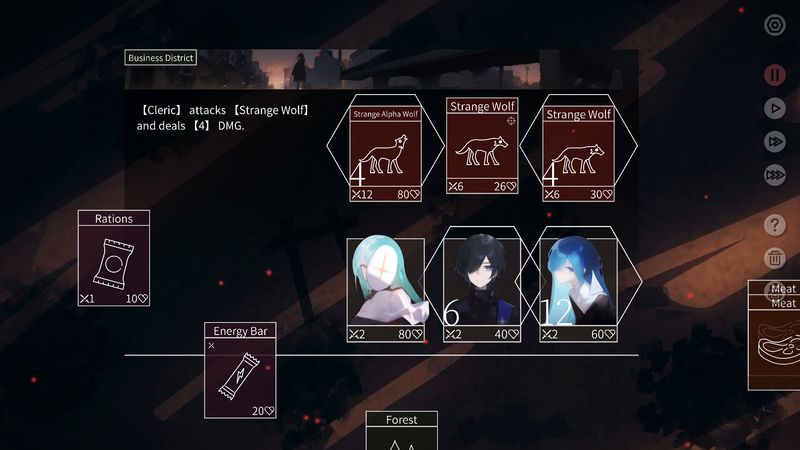Image resolution: width=800 pixels, height=450 pixels.
Task: Switch to triple fast-forward speed
Action: point(774,175)
